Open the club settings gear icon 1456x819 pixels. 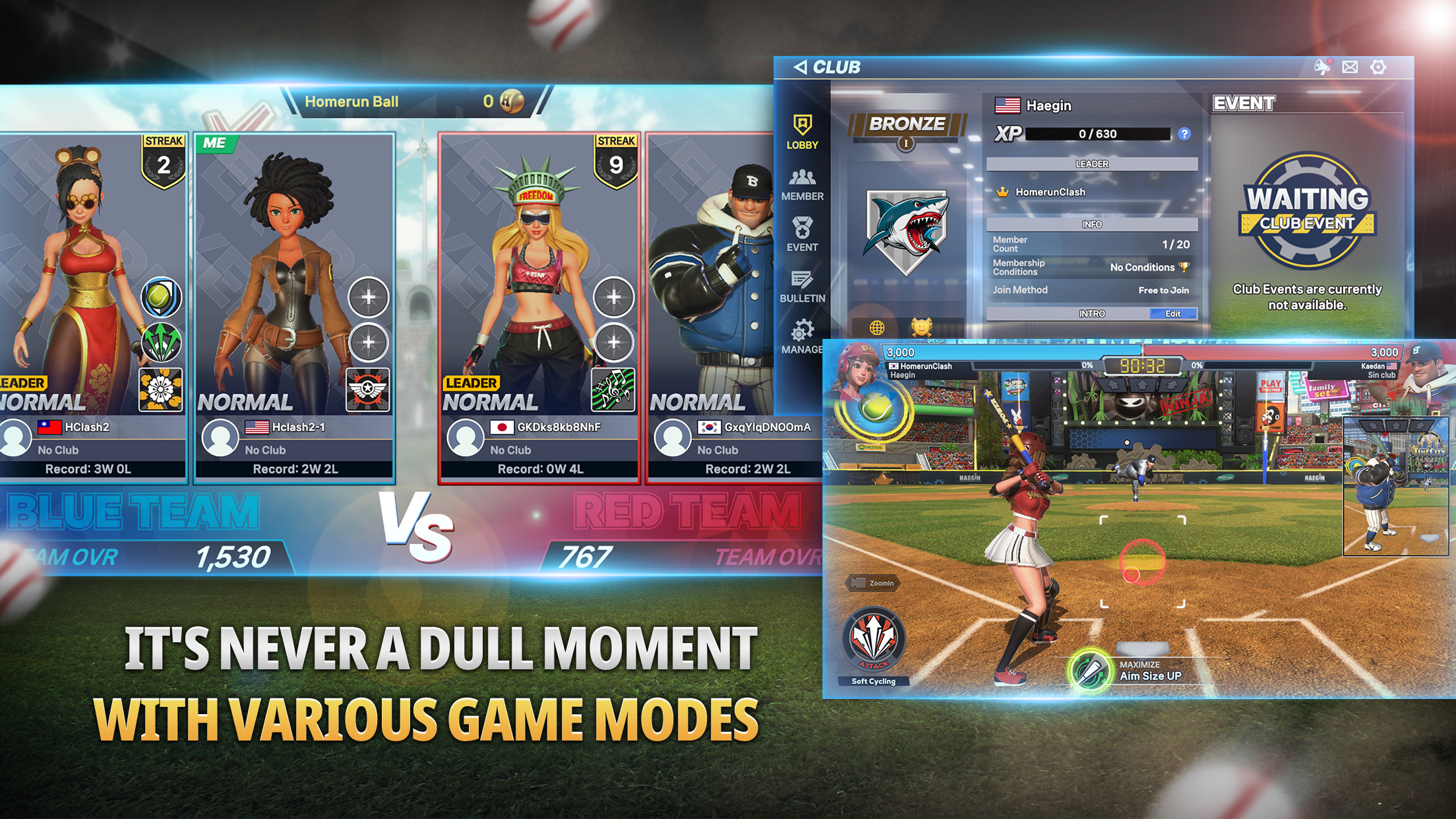tap(1378, 66)
